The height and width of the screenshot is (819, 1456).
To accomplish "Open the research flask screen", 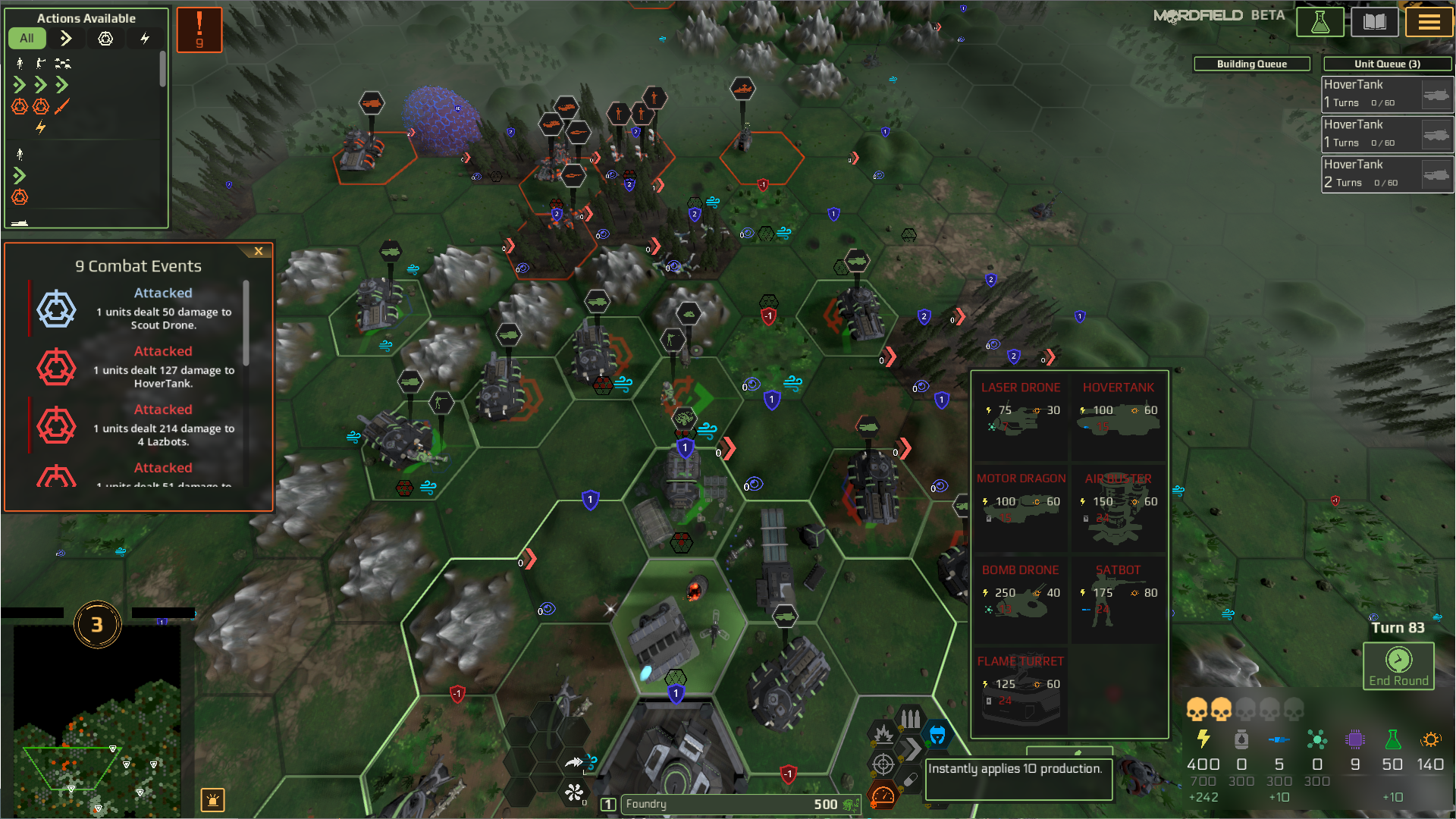I will [1319, 22].
